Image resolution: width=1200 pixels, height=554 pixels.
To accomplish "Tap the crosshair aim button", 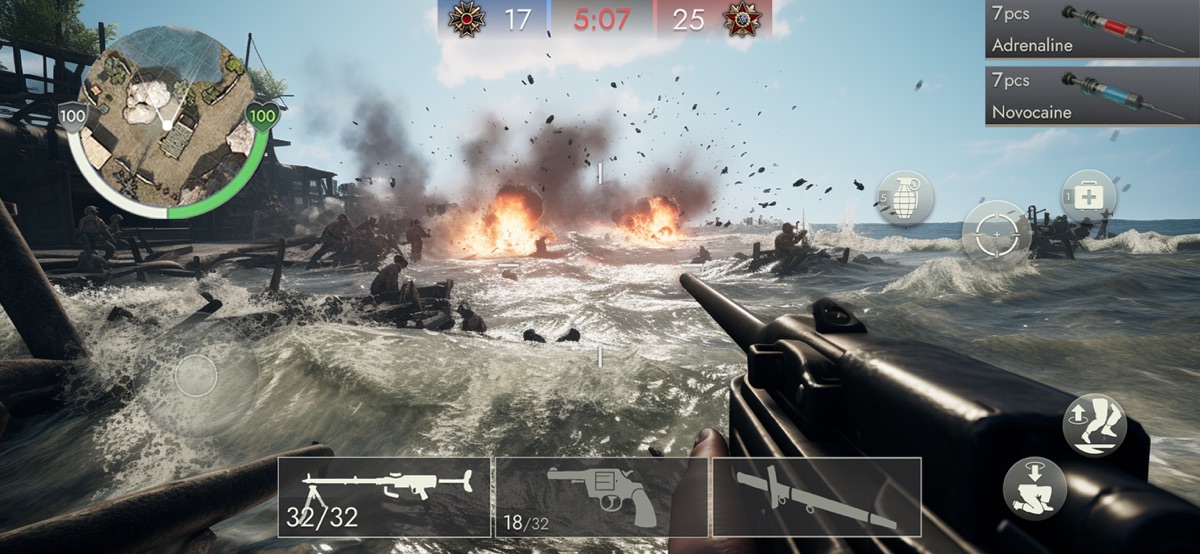I will (996, 234).
